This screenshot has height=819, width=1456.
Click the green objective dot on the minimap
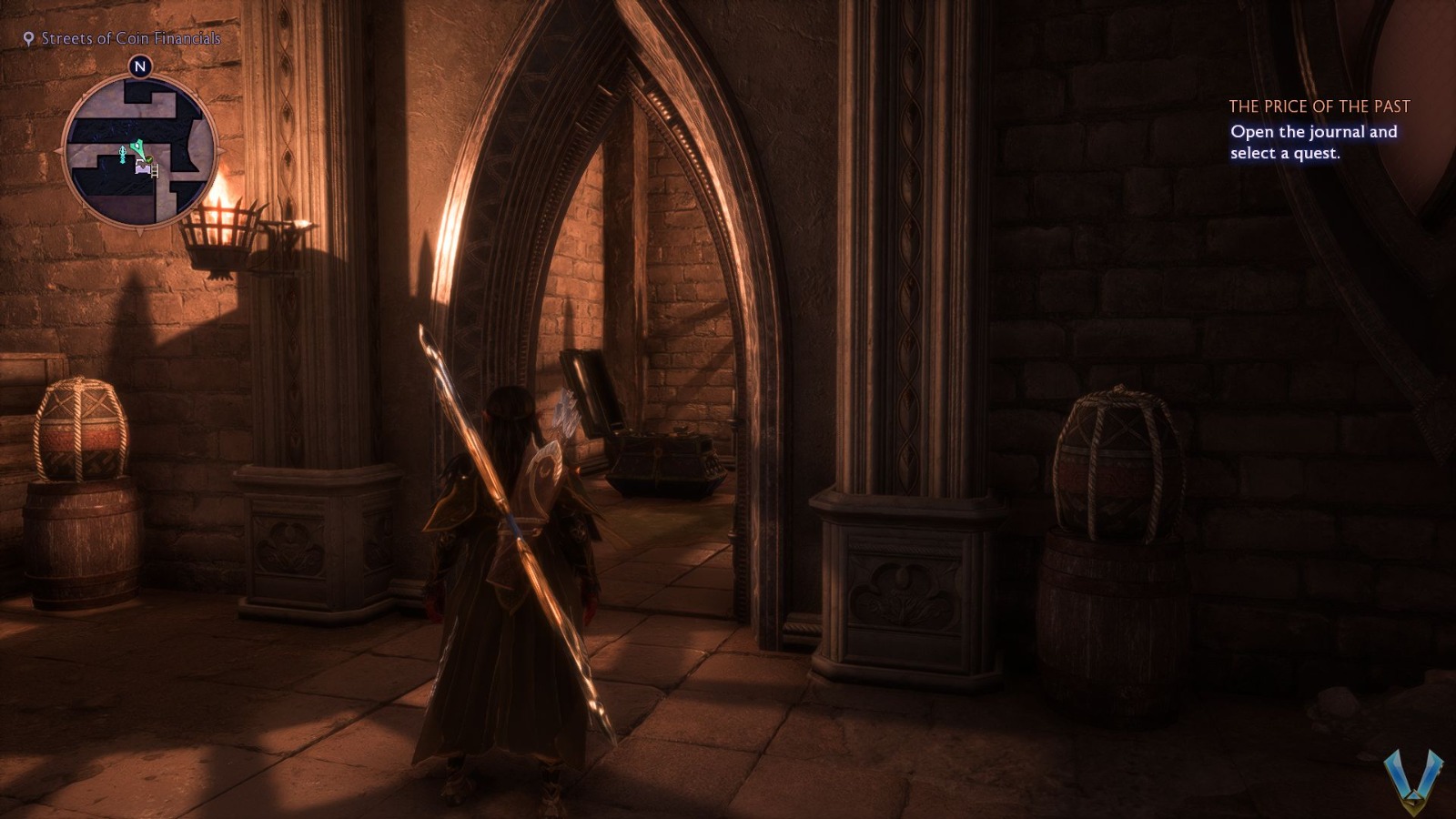click(149, 159)
